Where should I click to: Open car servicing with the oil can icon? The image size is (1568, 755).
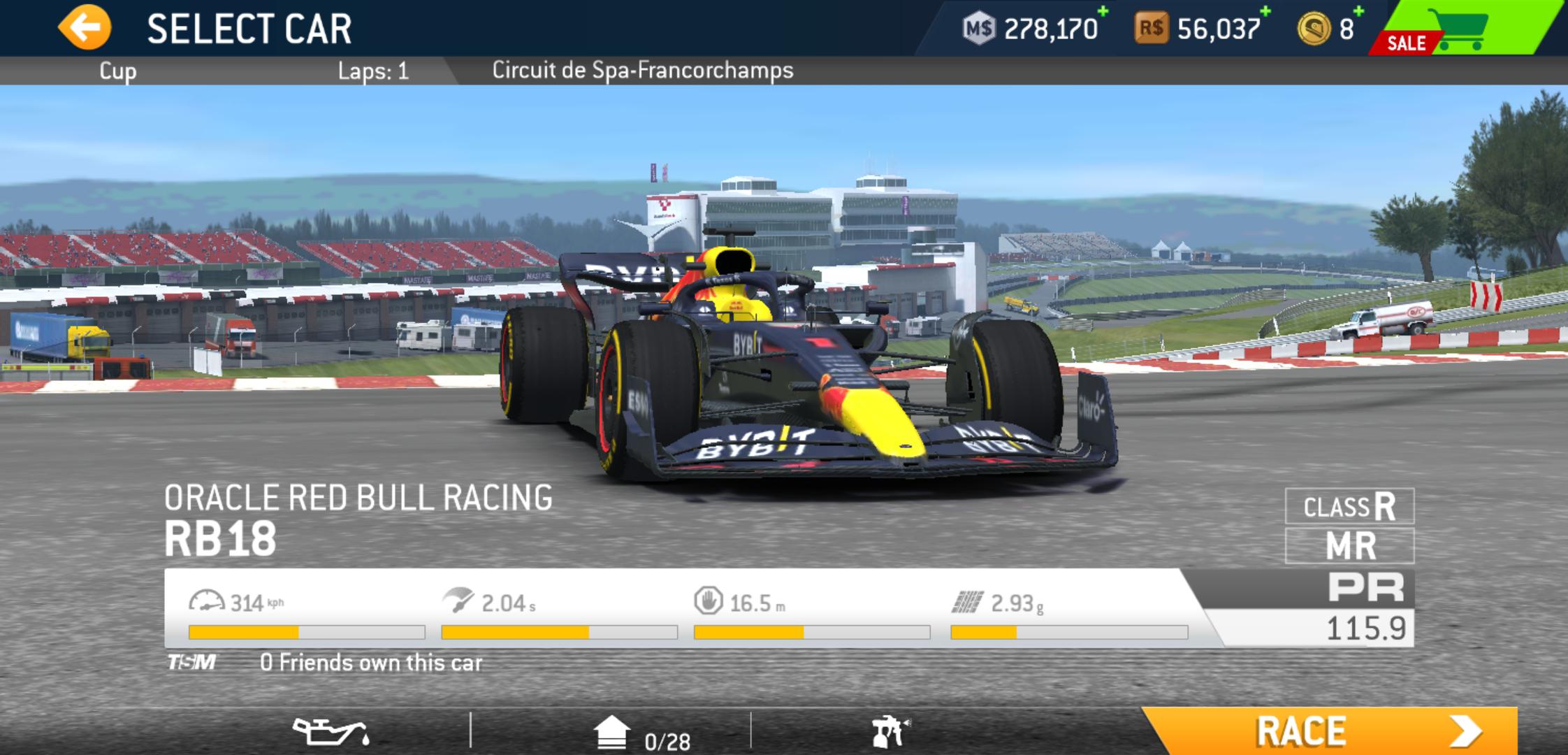(331, 732)
